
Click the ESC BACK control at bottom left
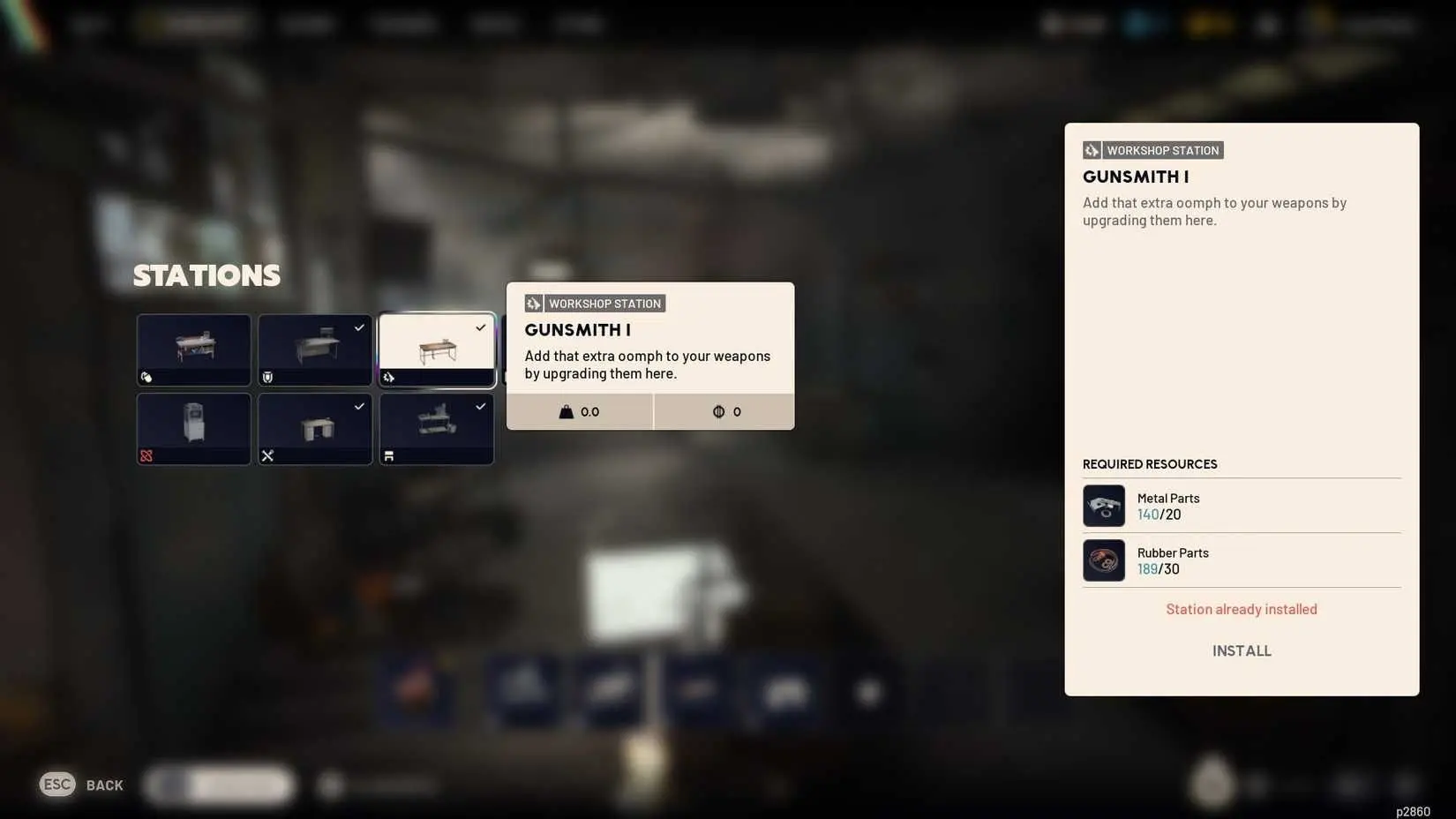coord(81,784)
